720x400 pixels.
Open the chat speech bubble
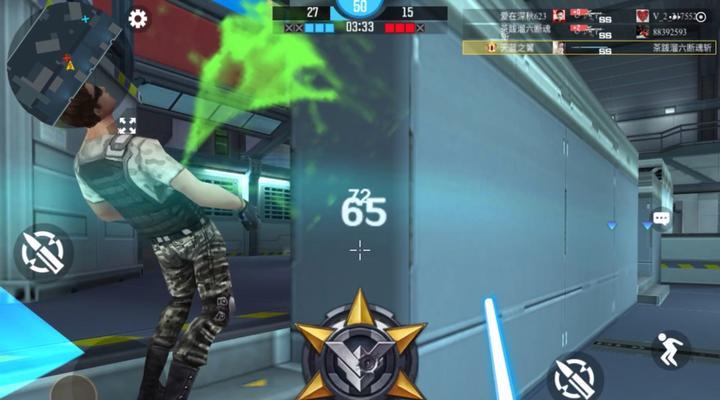(x=661, y=217)
